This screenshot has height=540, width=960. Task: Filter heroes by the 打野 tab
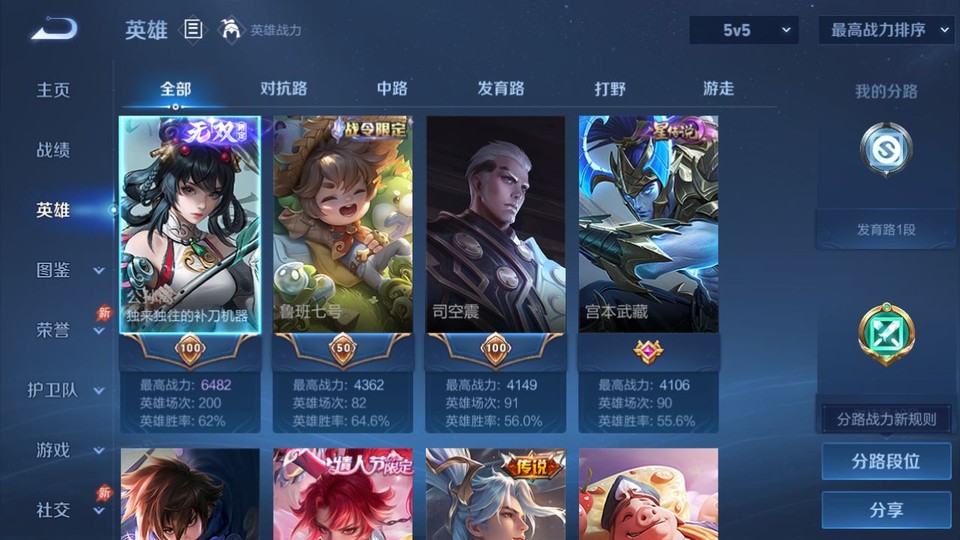[x=610, y=89]
